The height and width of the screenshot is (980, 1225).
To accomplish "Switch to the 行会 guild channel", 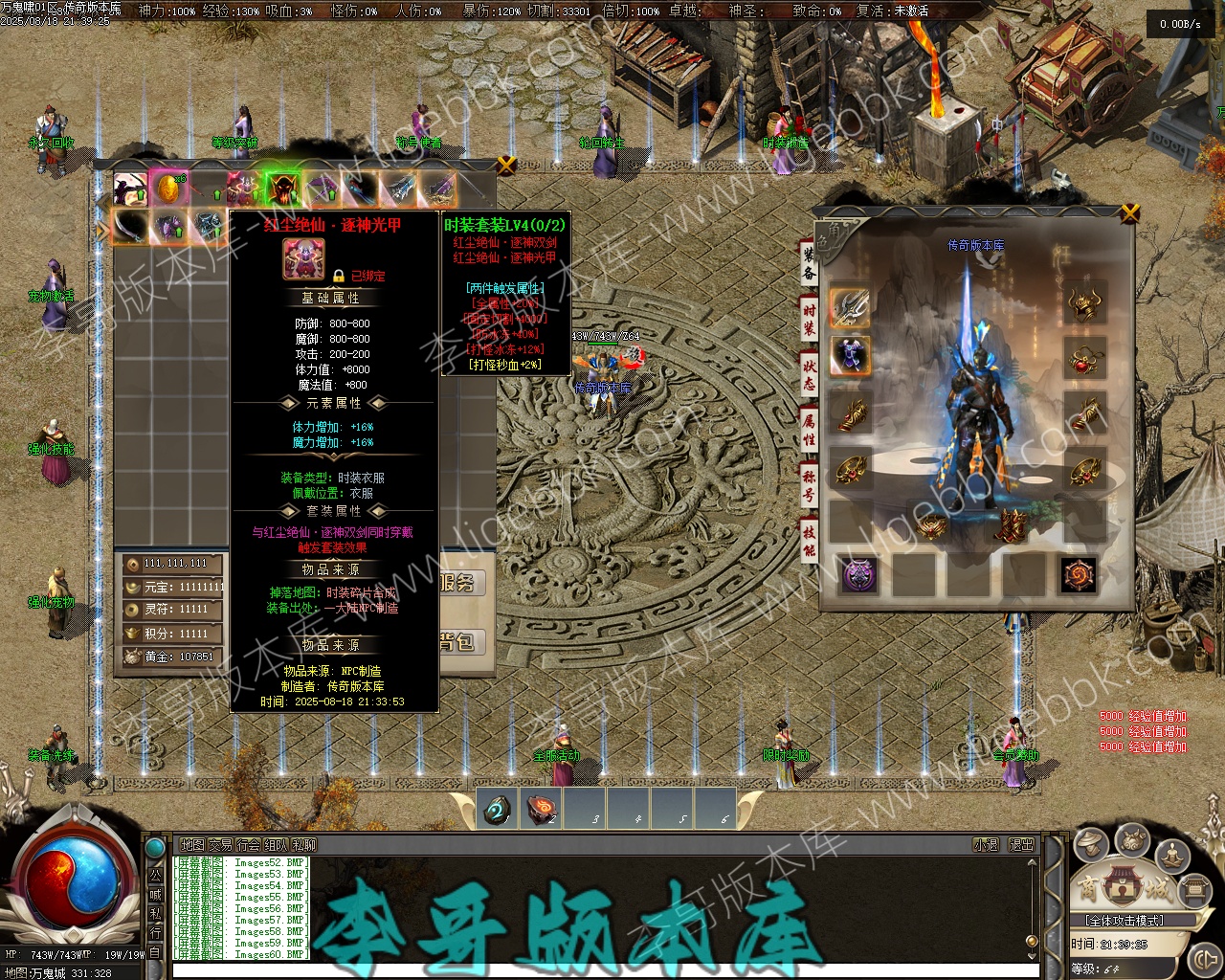I will pos(249,845).
